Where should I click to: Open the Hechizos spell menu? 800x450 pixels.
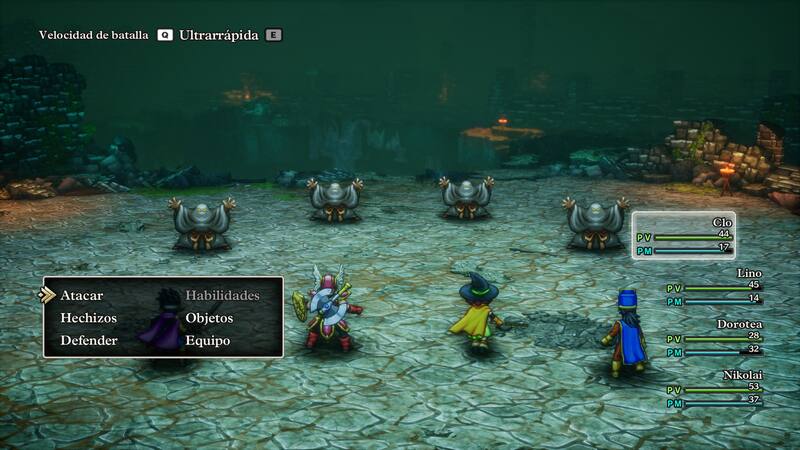88,318
